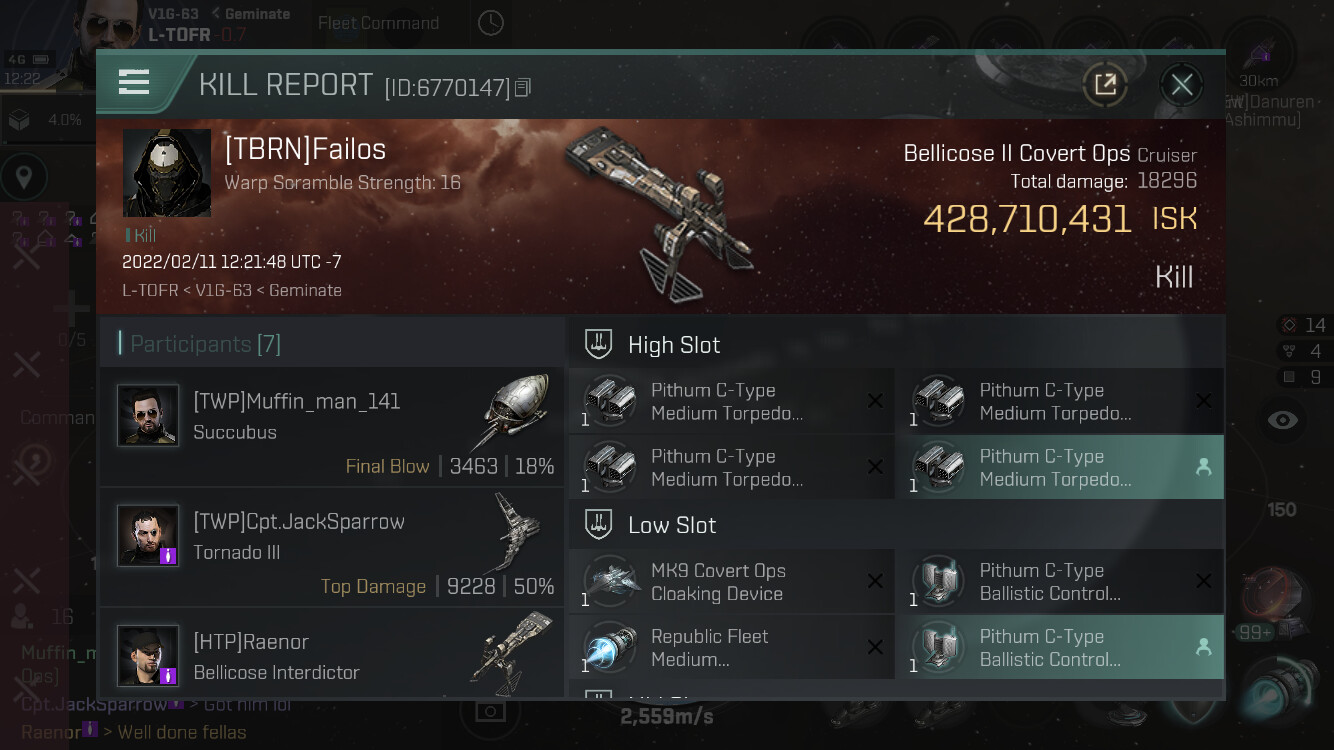Viewport: 1334px width, 750px height.
Task: Select highlighted Pithum C-Type Ballistic Control slot
Action: (x=1059, y=648)
